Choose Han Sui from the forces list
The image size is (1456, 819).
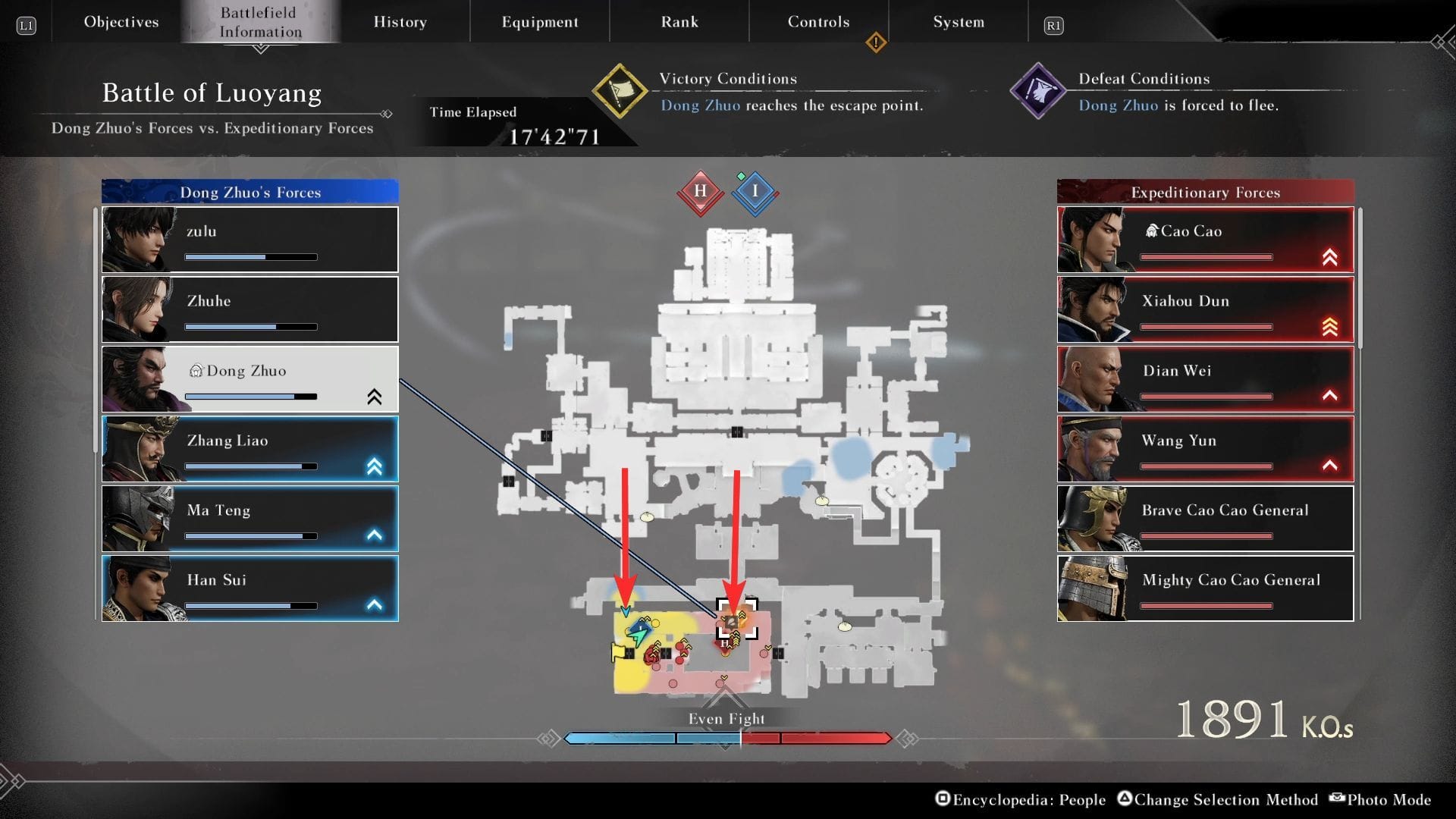[x=250, y=588]
